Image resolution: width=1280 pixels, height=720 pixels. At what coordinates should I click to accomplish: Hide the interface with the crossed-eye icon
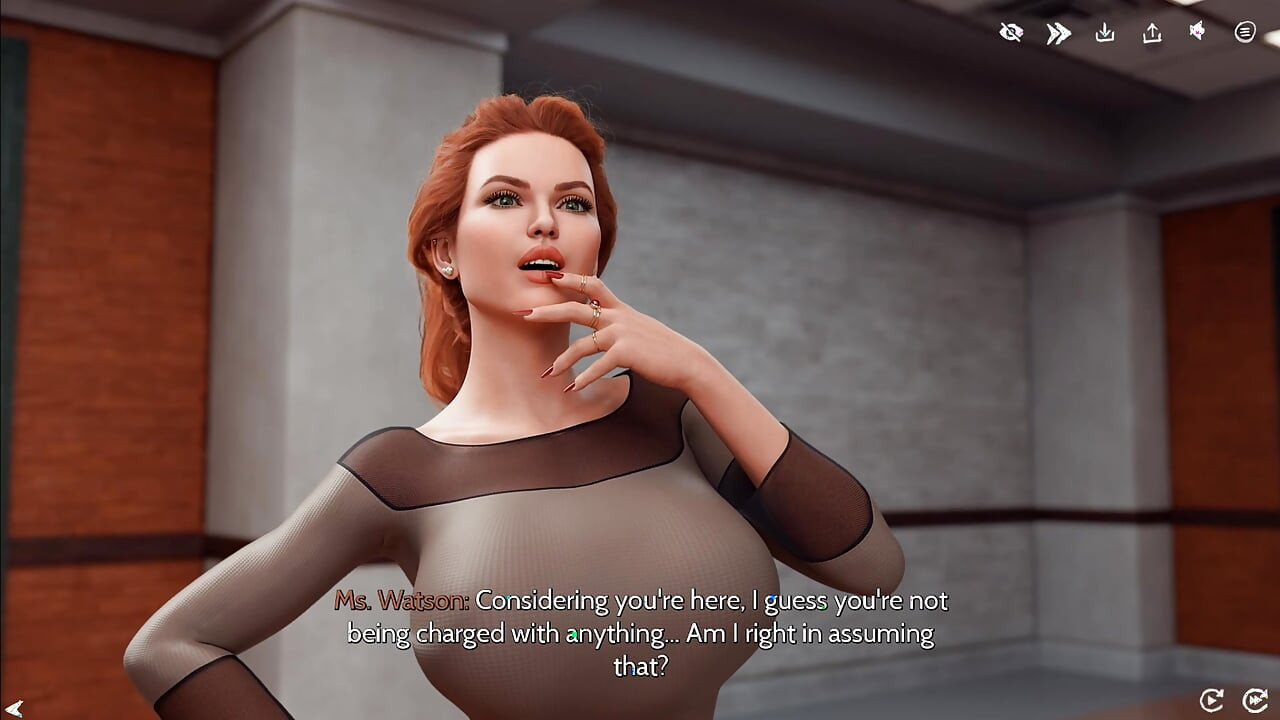click(x=1011, y=33)
